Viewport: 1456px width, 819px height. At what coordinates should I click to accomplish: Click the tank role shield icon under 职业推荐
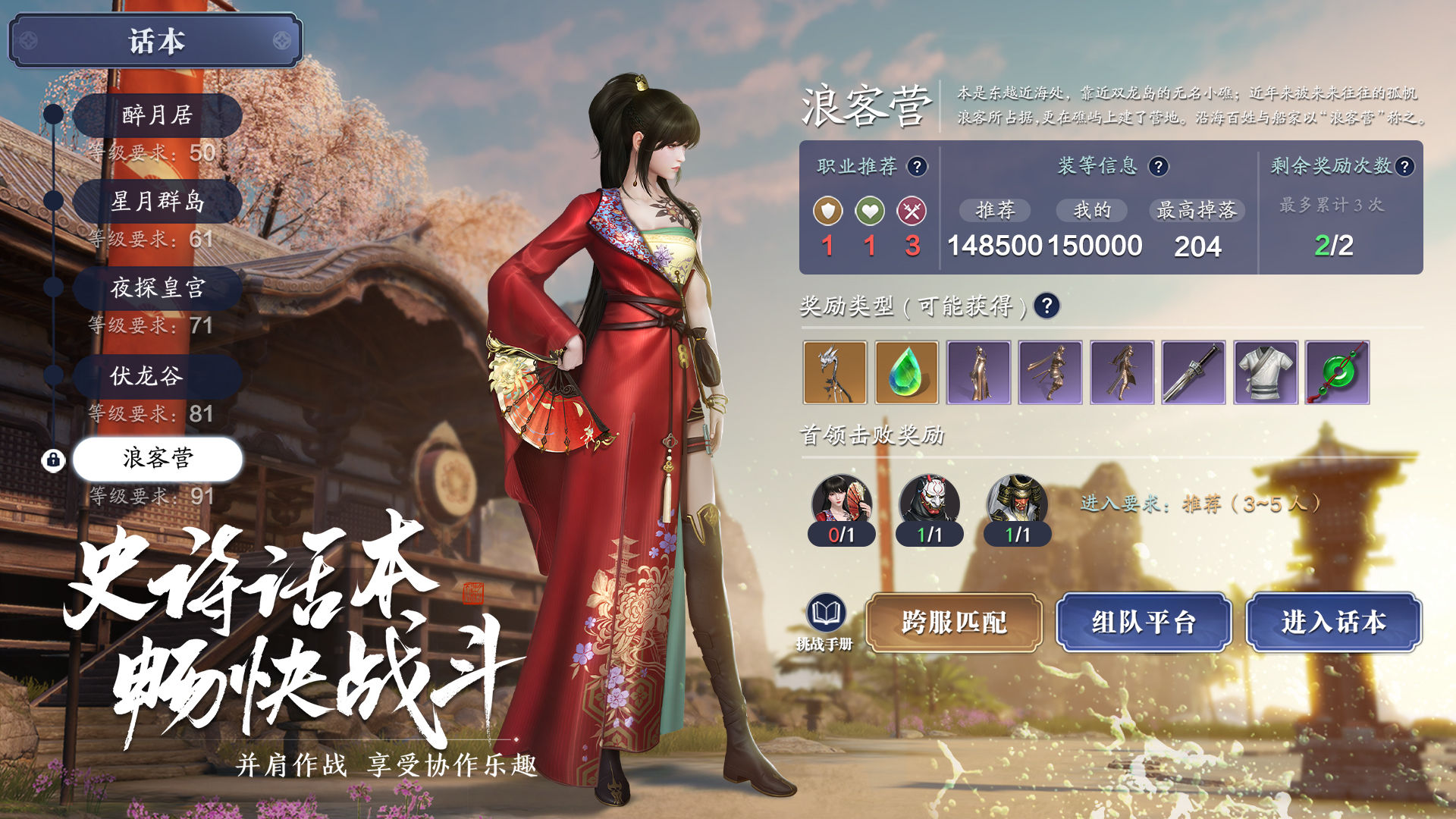tap(827, 210)
